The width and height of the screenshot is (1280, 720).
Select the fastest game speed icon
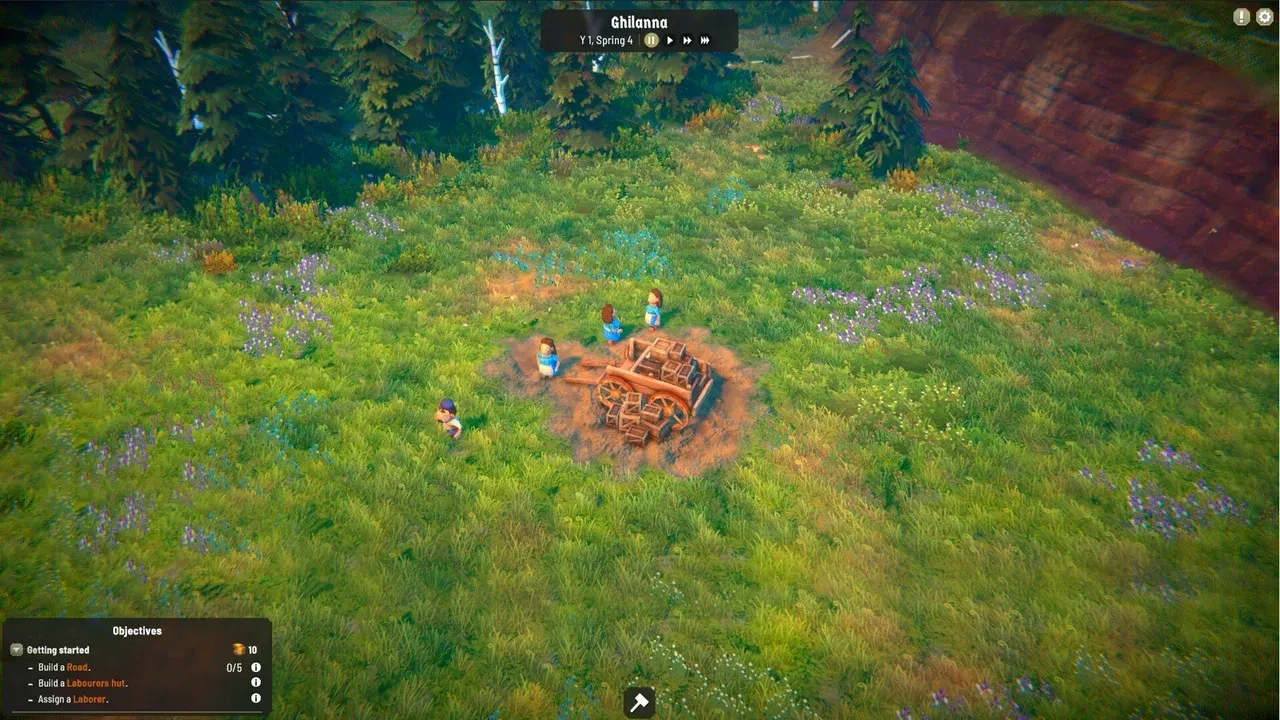click(x=706, y=40)
